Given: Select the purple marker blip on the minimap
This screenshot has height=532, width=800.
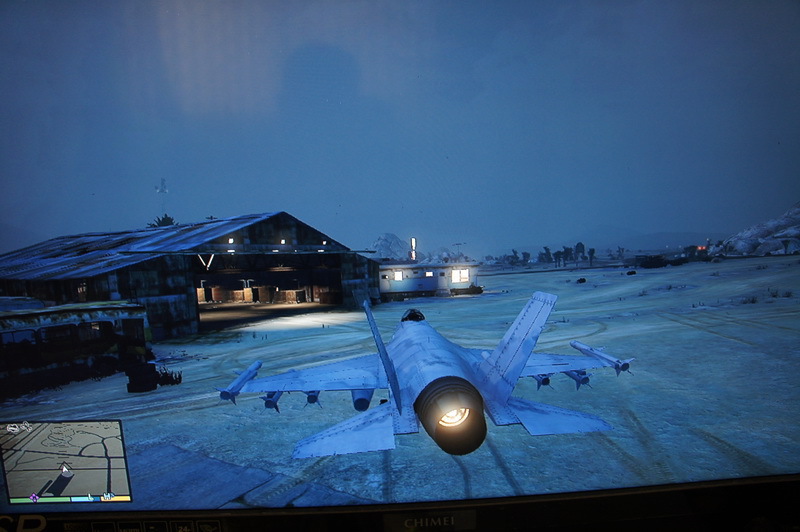Looking at the screenshot, I should point(34,495).
